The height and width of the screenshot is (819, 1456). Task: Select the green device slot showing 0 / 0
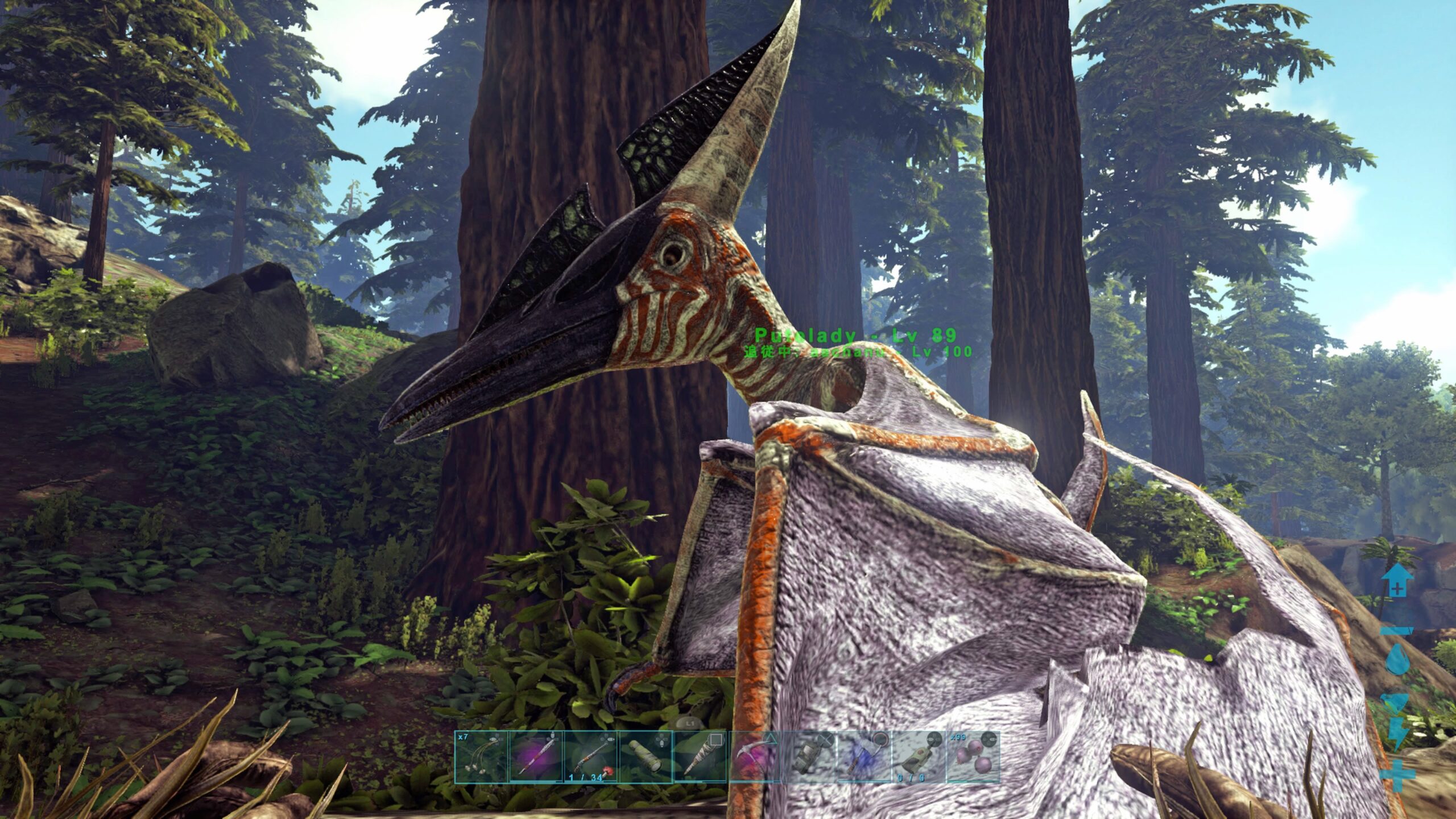click(919, 757)
